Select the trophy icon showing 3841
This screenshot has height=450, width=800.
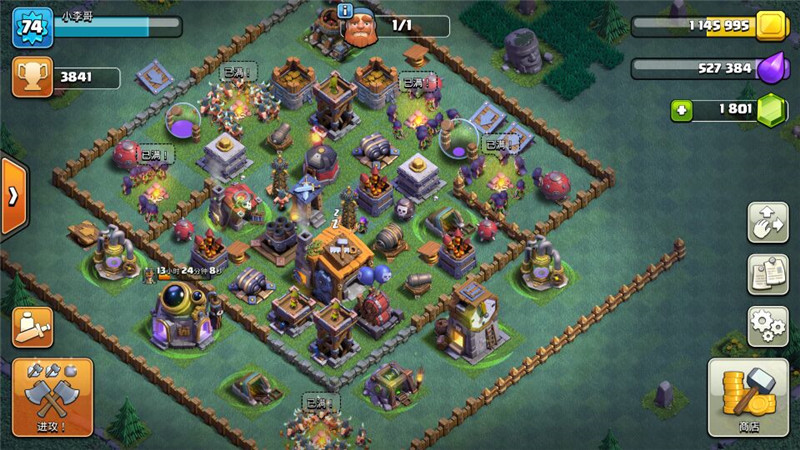tap(31, 76)
